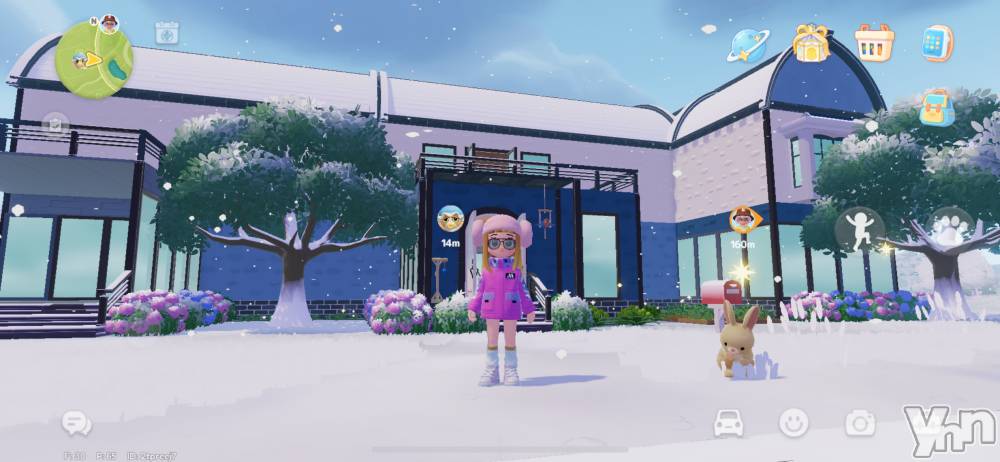Open the gift-wrapped house icon
The image size is (1000, 462).
[x=811, y=43]
